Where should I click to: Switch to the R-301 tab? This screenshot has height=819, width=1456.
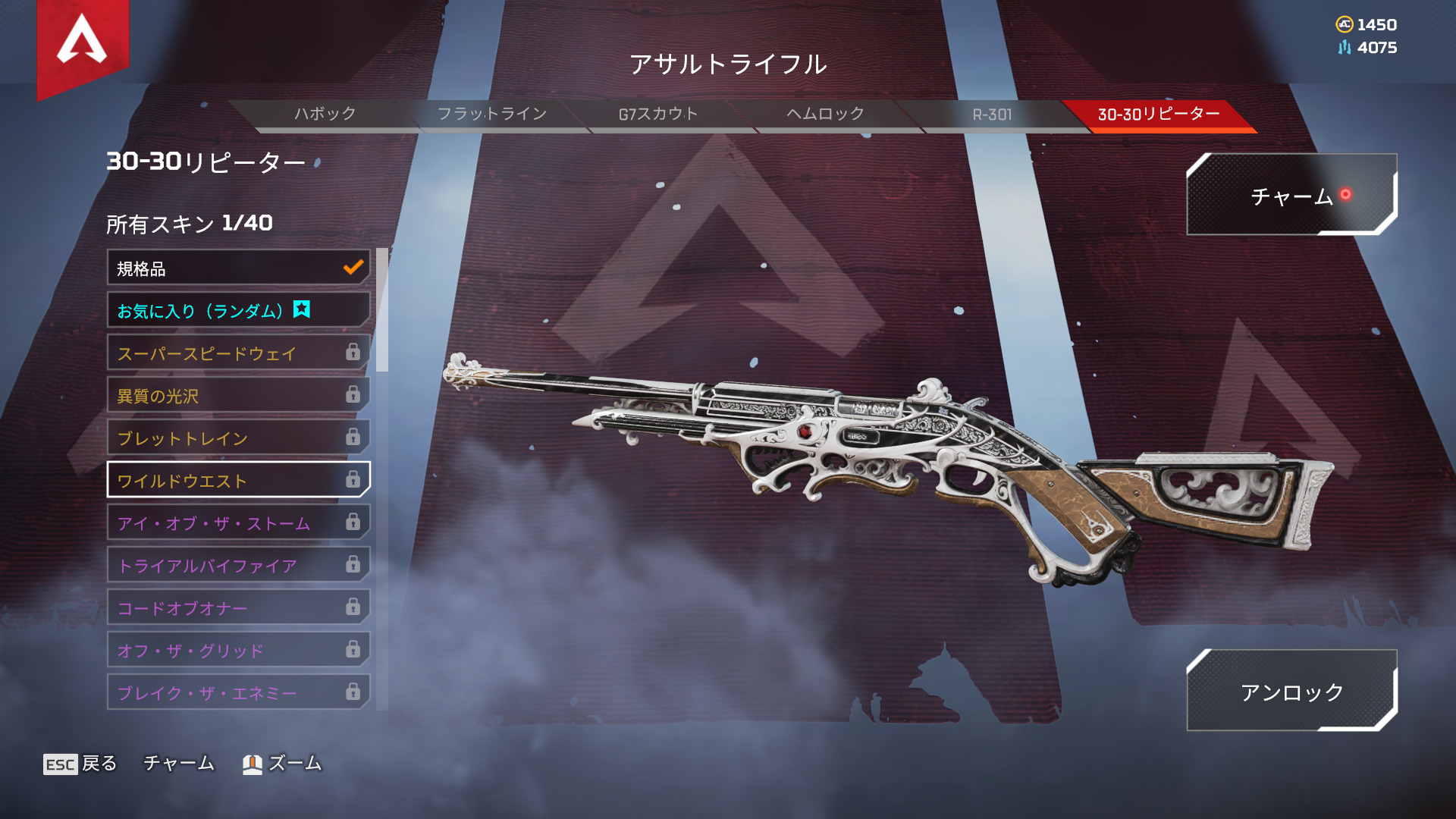[992, 115]
